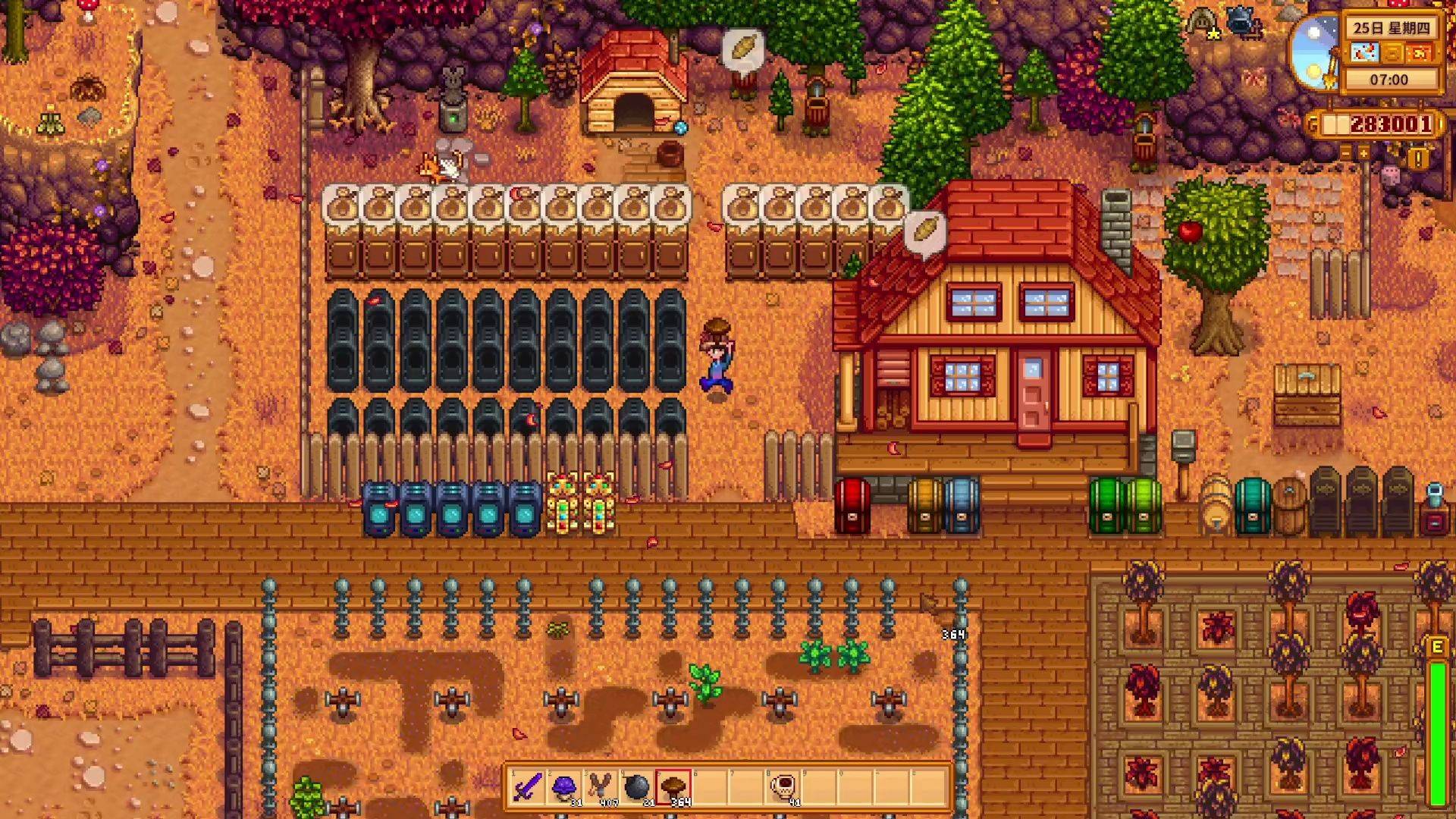Click the squid hat buff icon
Image resolution: width=1456 pixels, height=819 pixels.
(x=1202, y=21)
